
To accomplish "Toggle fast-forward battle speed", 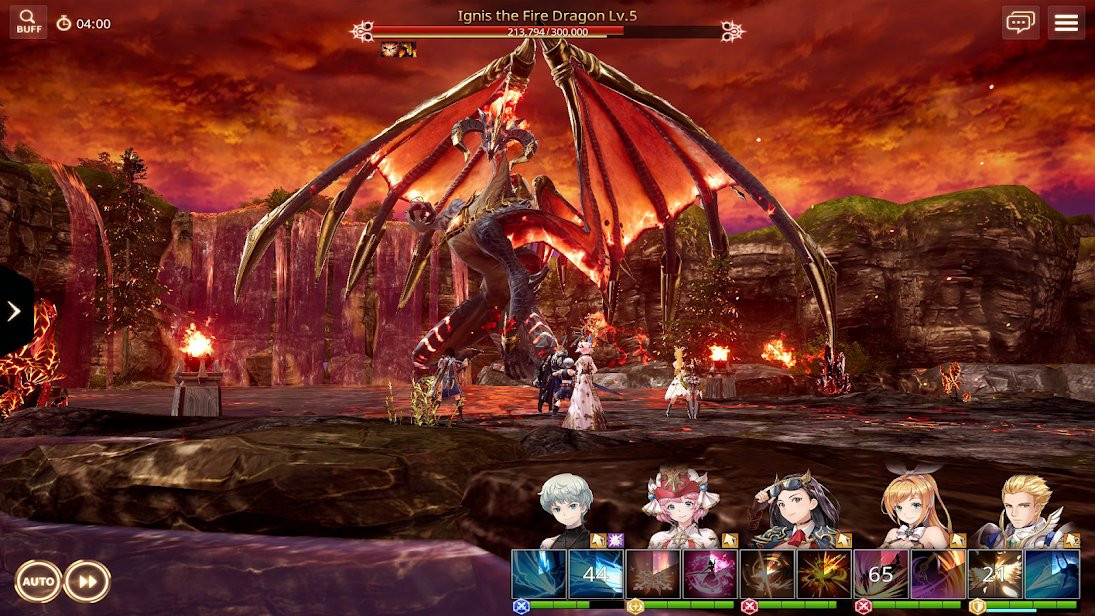I will pyautogui.click(x=87, y=581).
